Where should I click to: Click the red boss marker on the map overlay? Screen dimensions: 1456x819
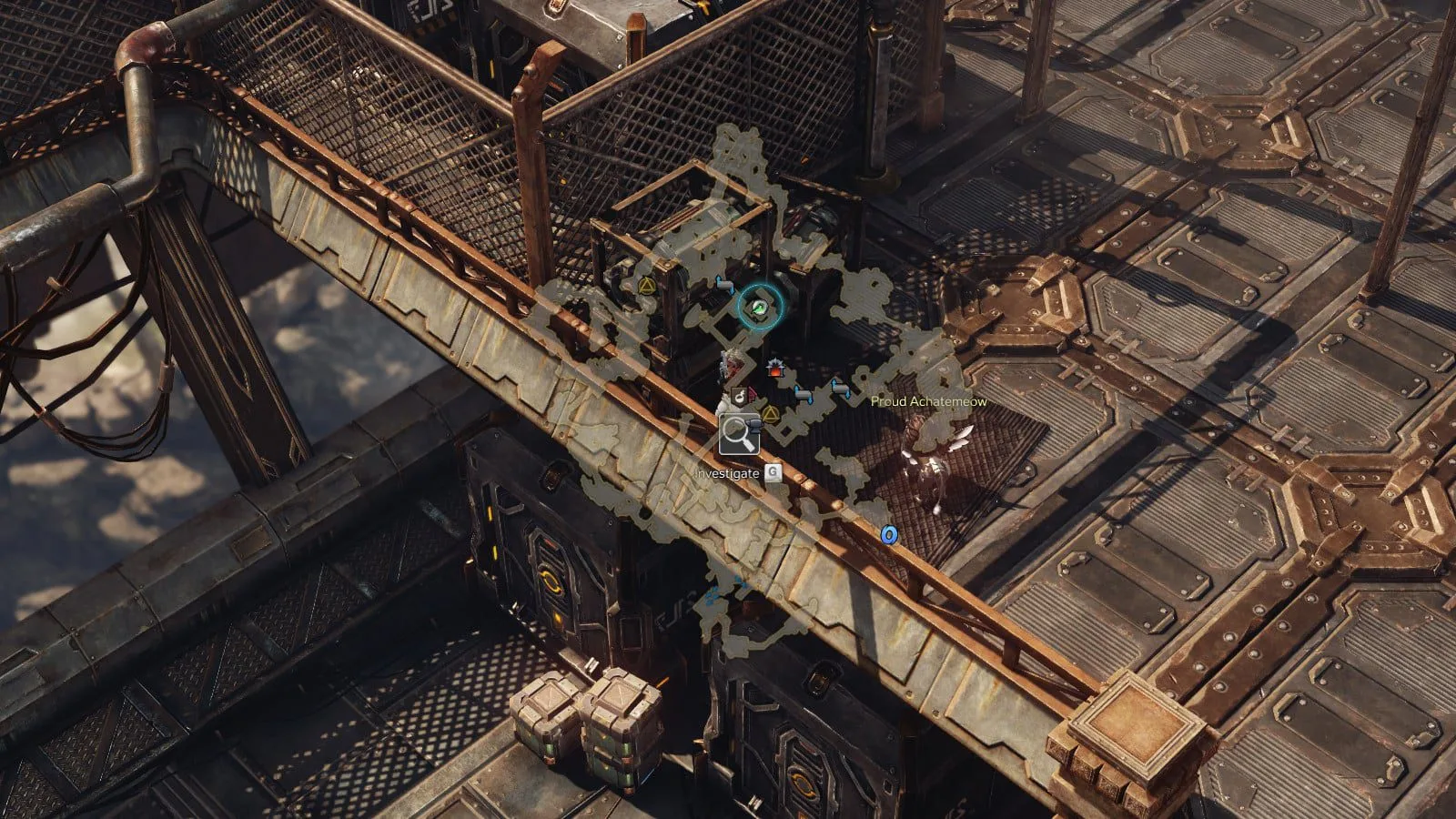775,368
